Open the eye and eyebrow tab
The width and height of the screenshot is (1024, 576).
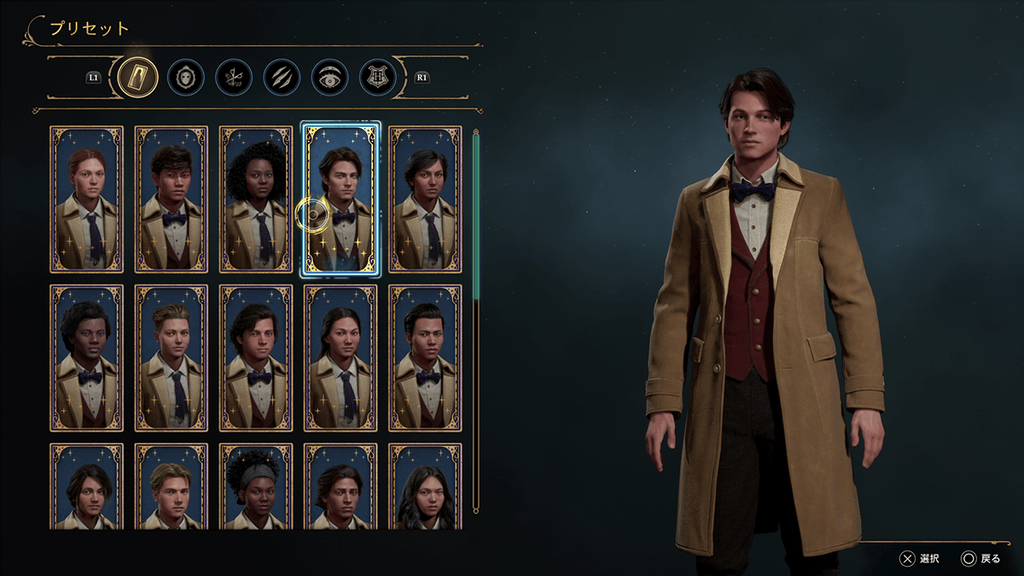330,76
